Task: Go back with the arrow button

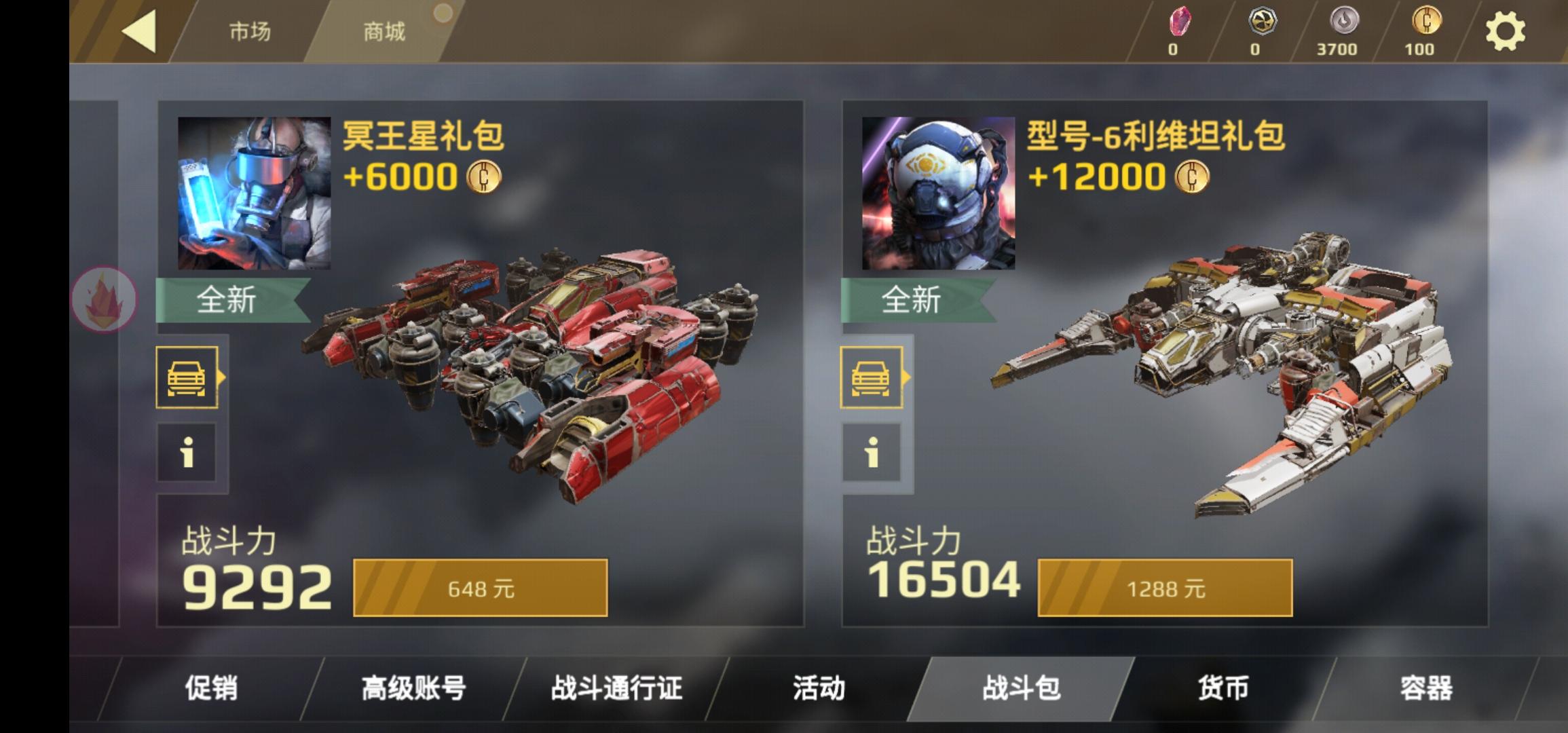Action: click(139, 31)
